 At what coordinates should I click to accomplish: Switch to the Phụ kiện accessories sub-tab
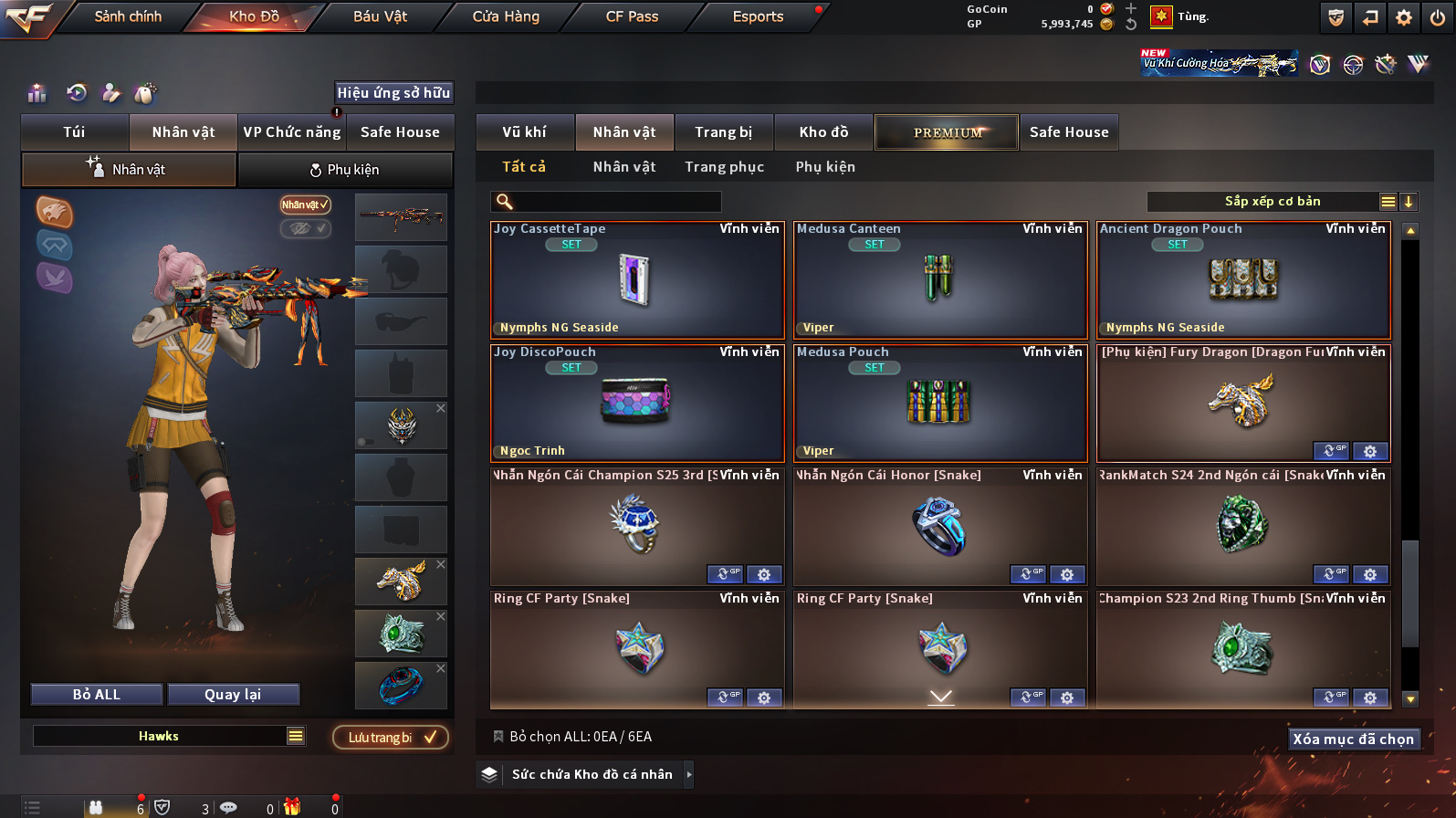345,170
